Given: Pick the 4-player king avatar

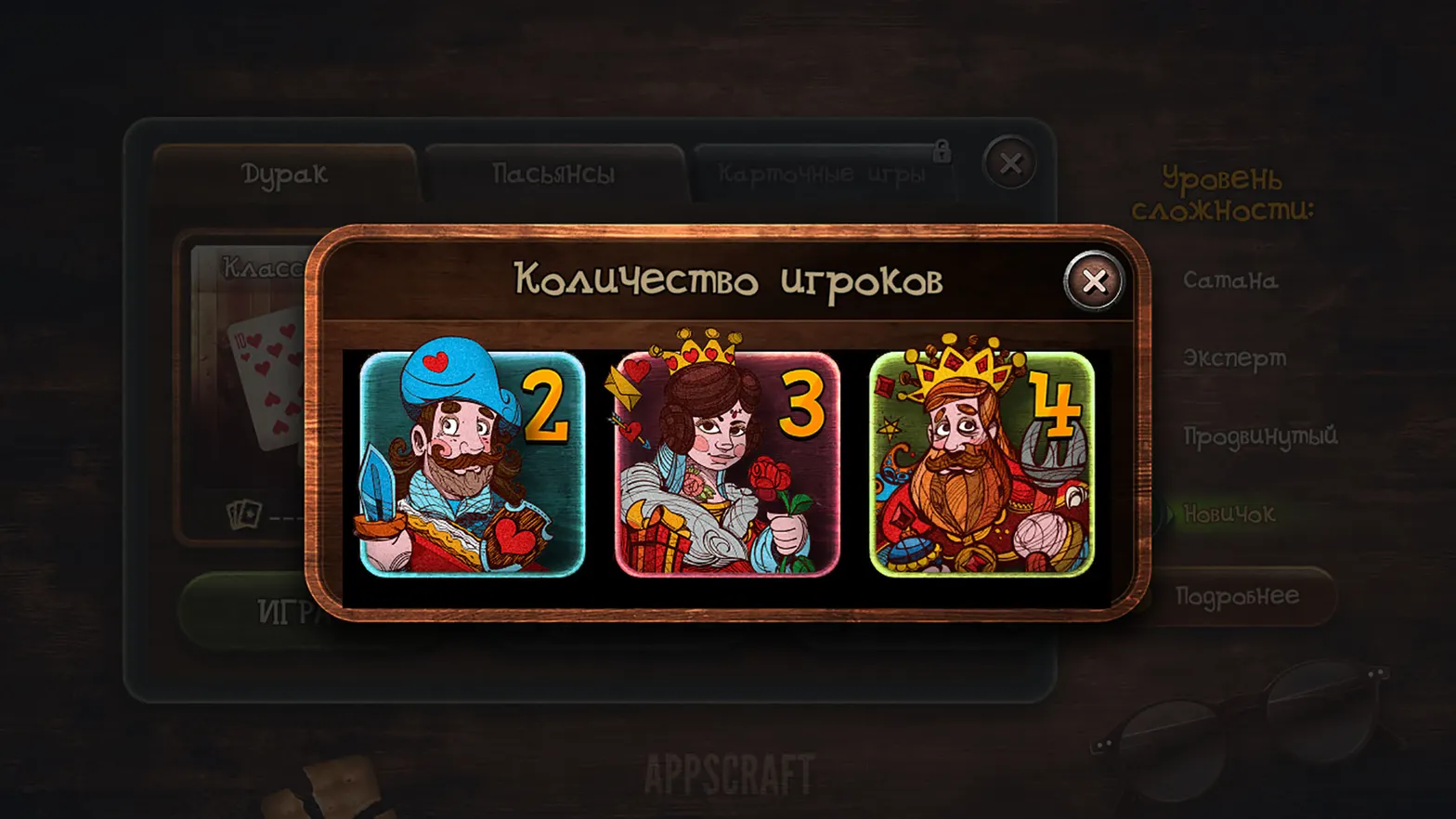Looking at the screenshot, I should pyautogui.click(x=981, y=462).
